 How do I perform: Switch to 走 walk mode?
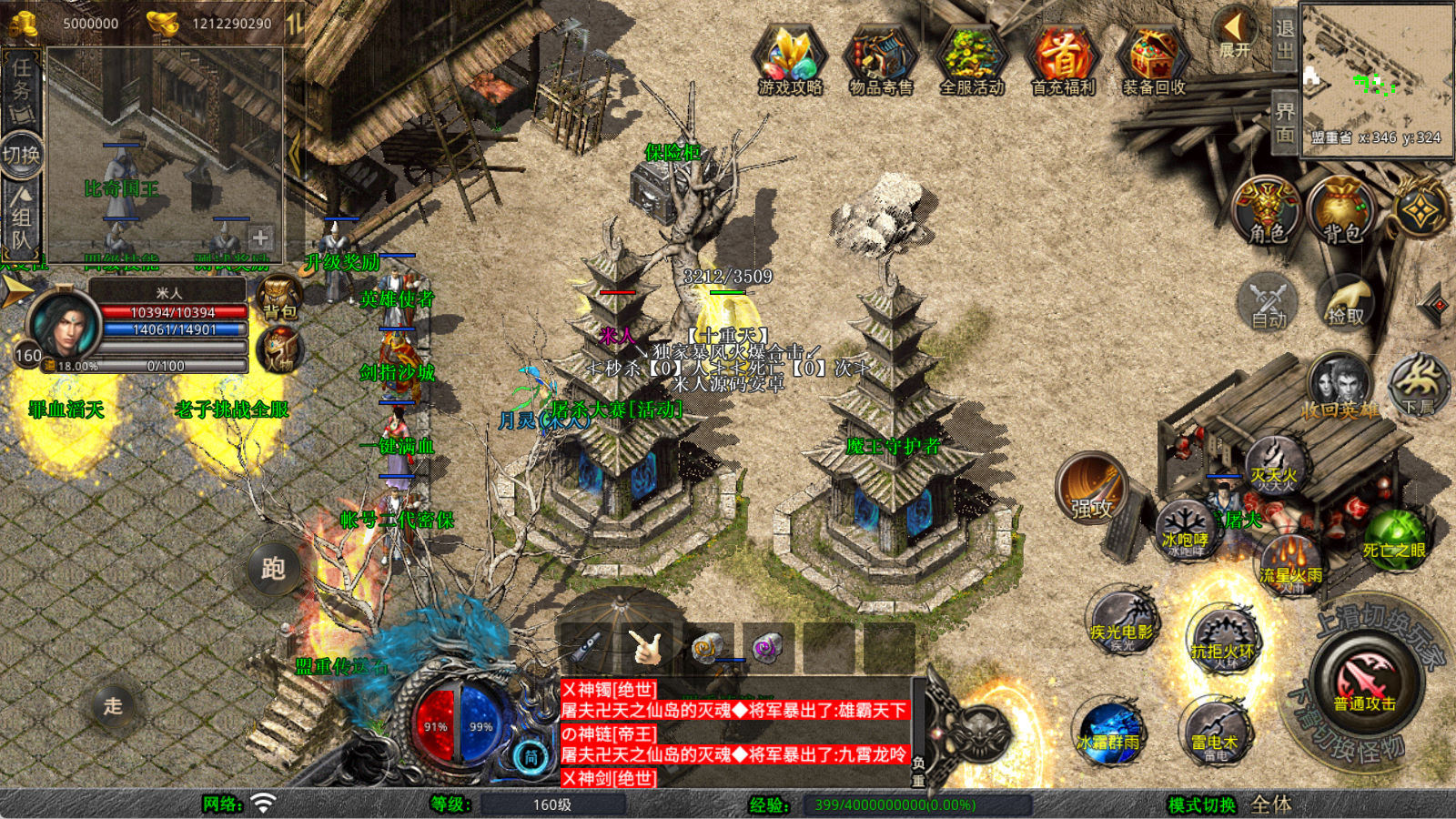(x=113, y=705)
